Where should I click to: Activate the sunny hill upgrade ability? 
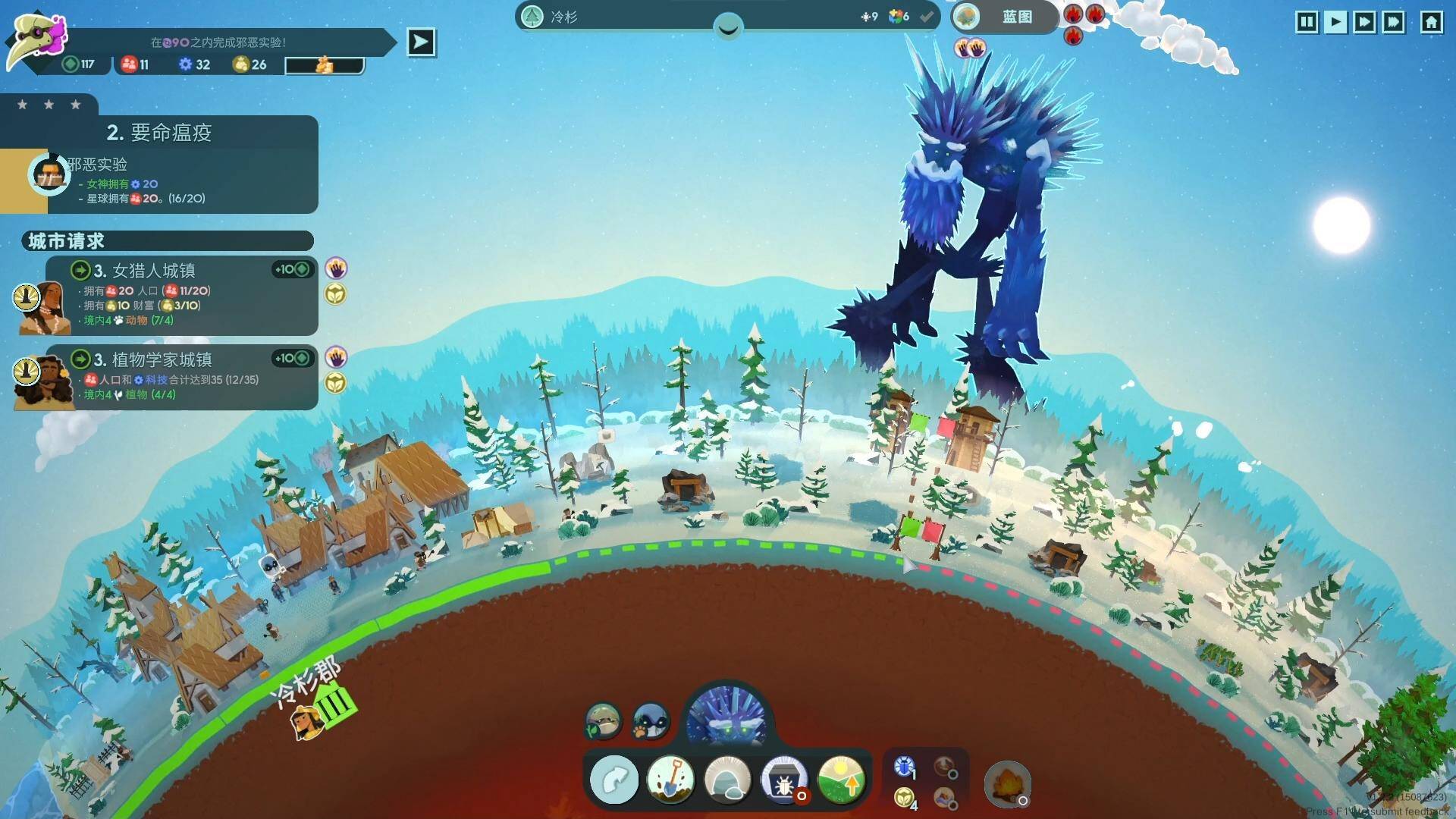coord(841,780)
